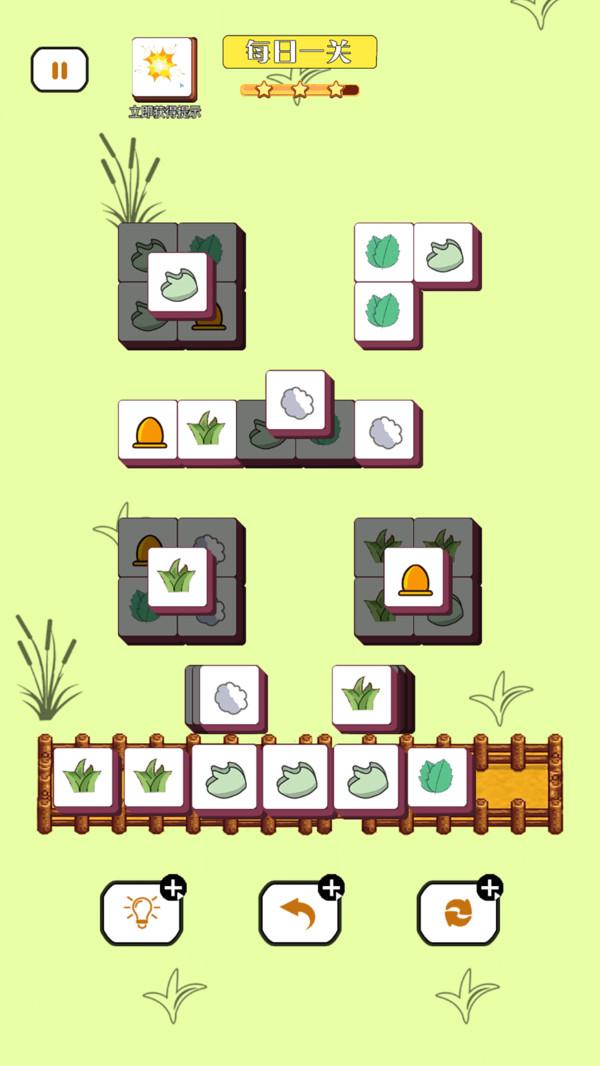Viewport: 600px width, 1066px height.
Task: Pick the green stone tile beside the leaf tile
Action: [x=443, y=252]
